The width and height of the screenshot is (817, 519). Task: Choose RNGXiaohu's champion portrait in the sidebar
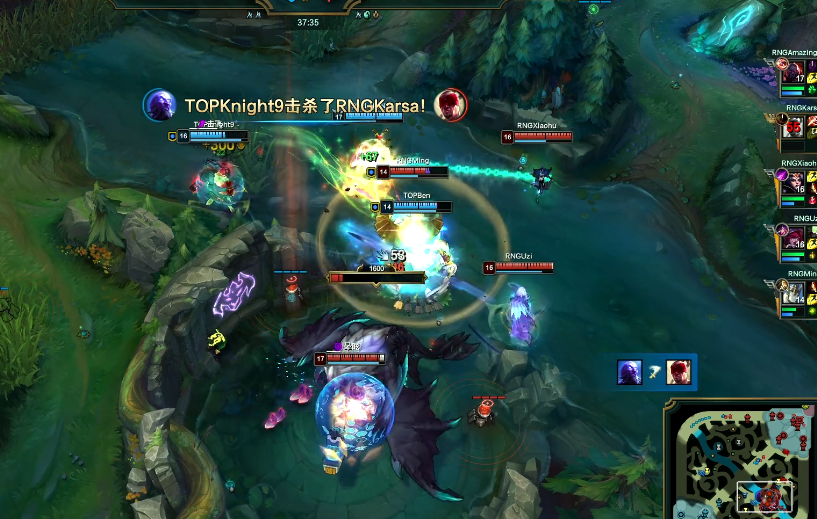[x=794, y=183]
